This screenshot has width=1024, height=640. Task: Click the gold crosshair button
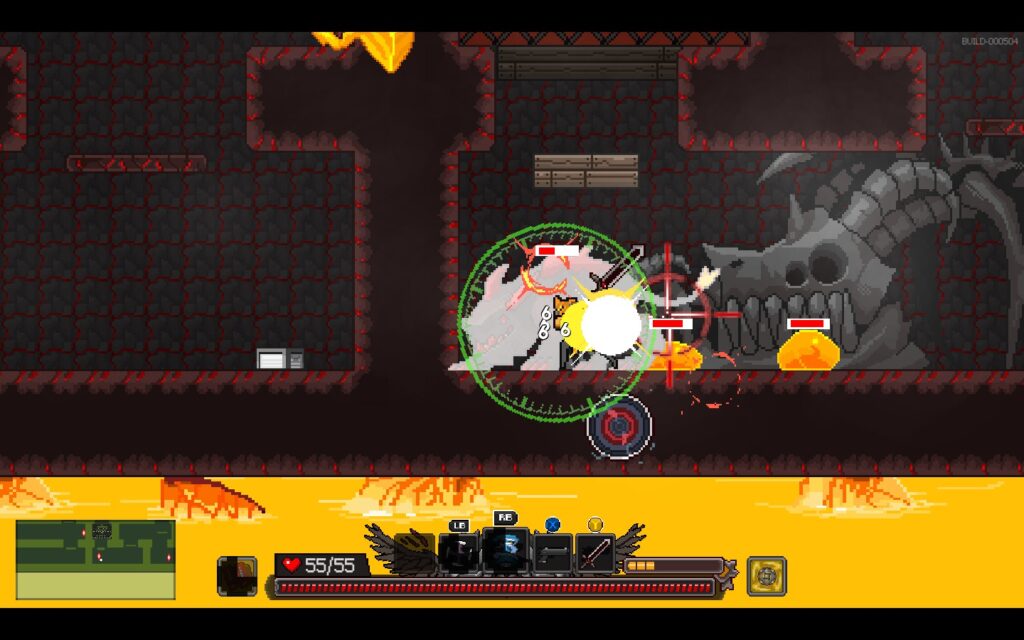coord(766,576)
